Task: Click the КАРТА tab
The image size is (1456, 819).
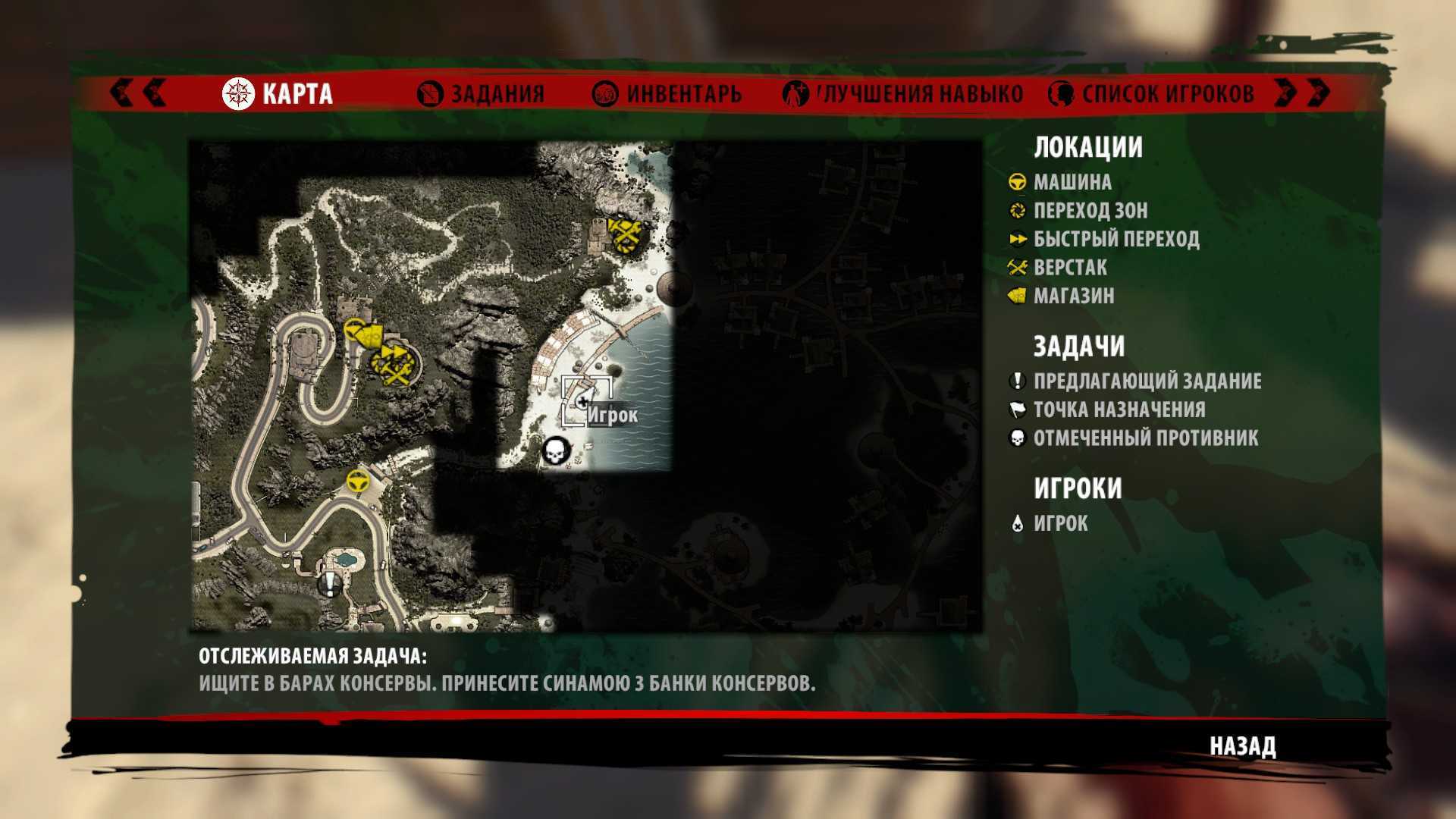Action: [278, 94]
